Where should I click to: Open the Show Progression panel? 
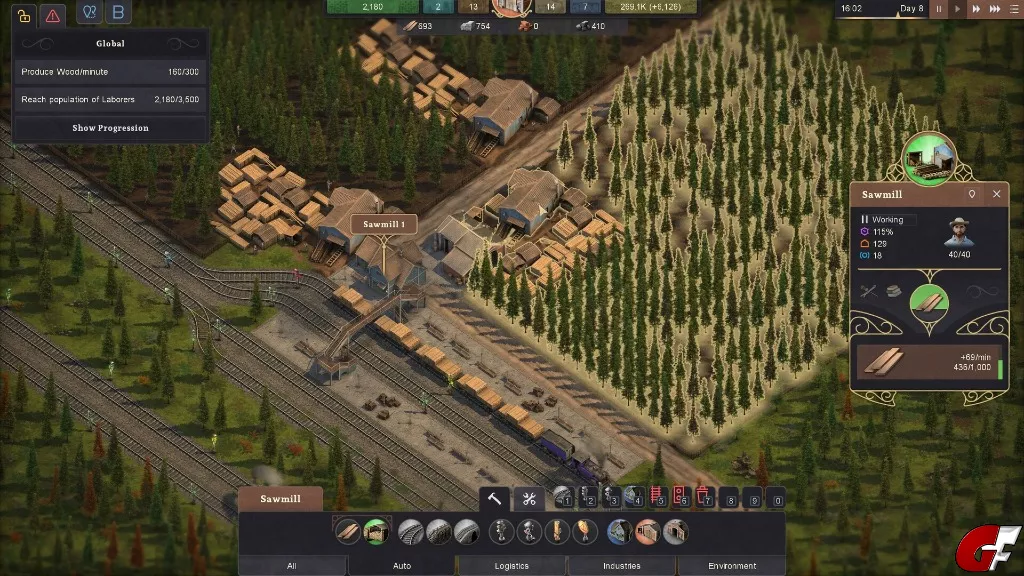click(x=110, y=128)
